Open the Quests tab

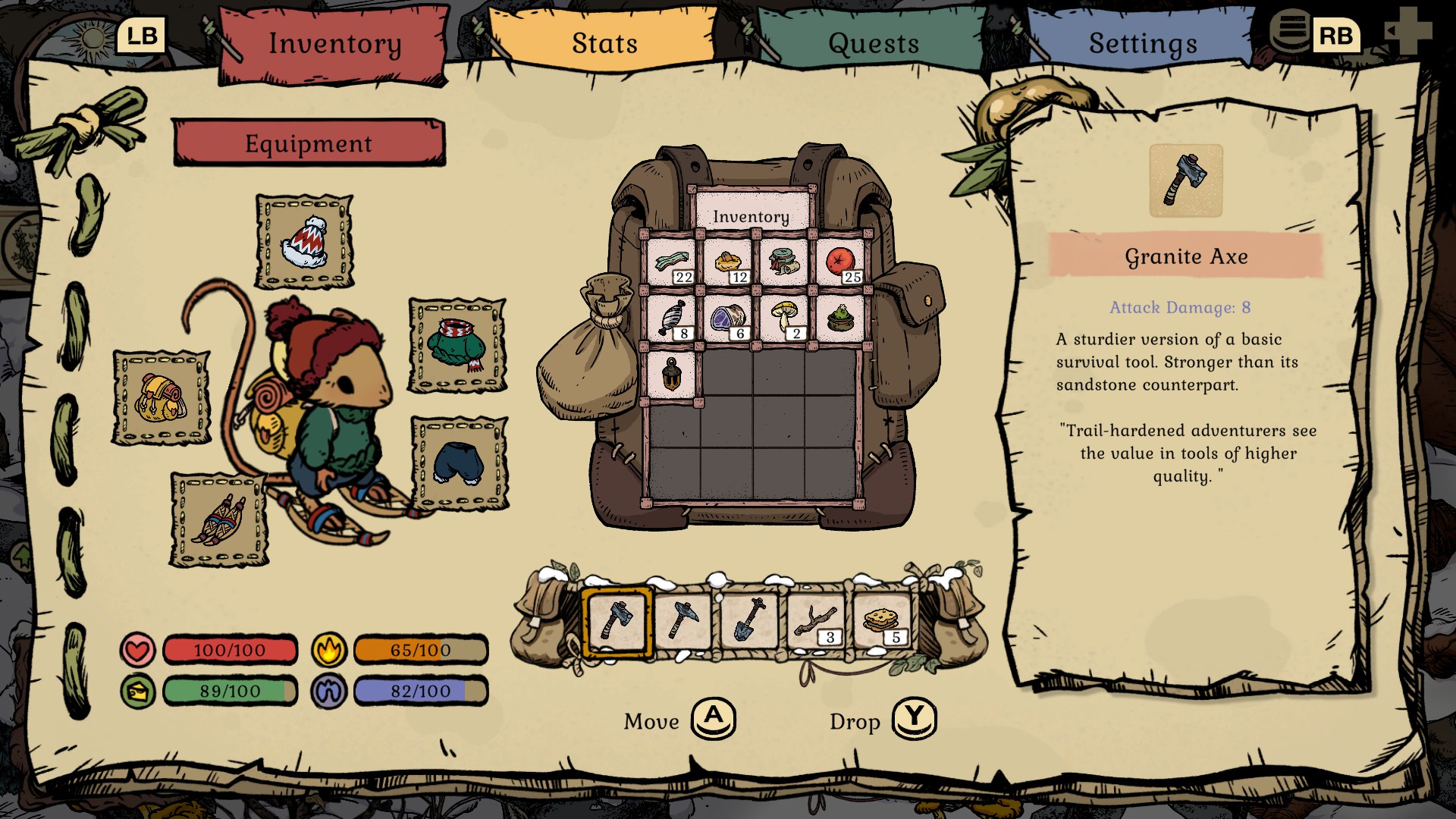[x=874, y=43]
